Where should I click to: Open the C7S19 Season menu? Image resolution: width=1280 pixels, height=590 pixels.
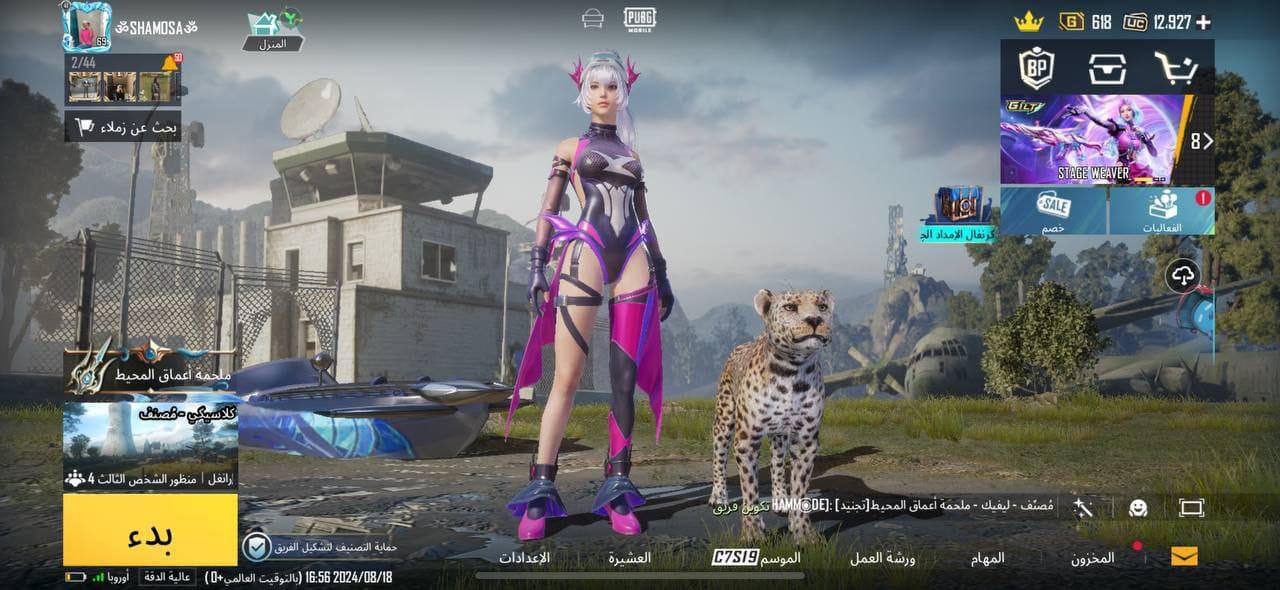point(757,558)
